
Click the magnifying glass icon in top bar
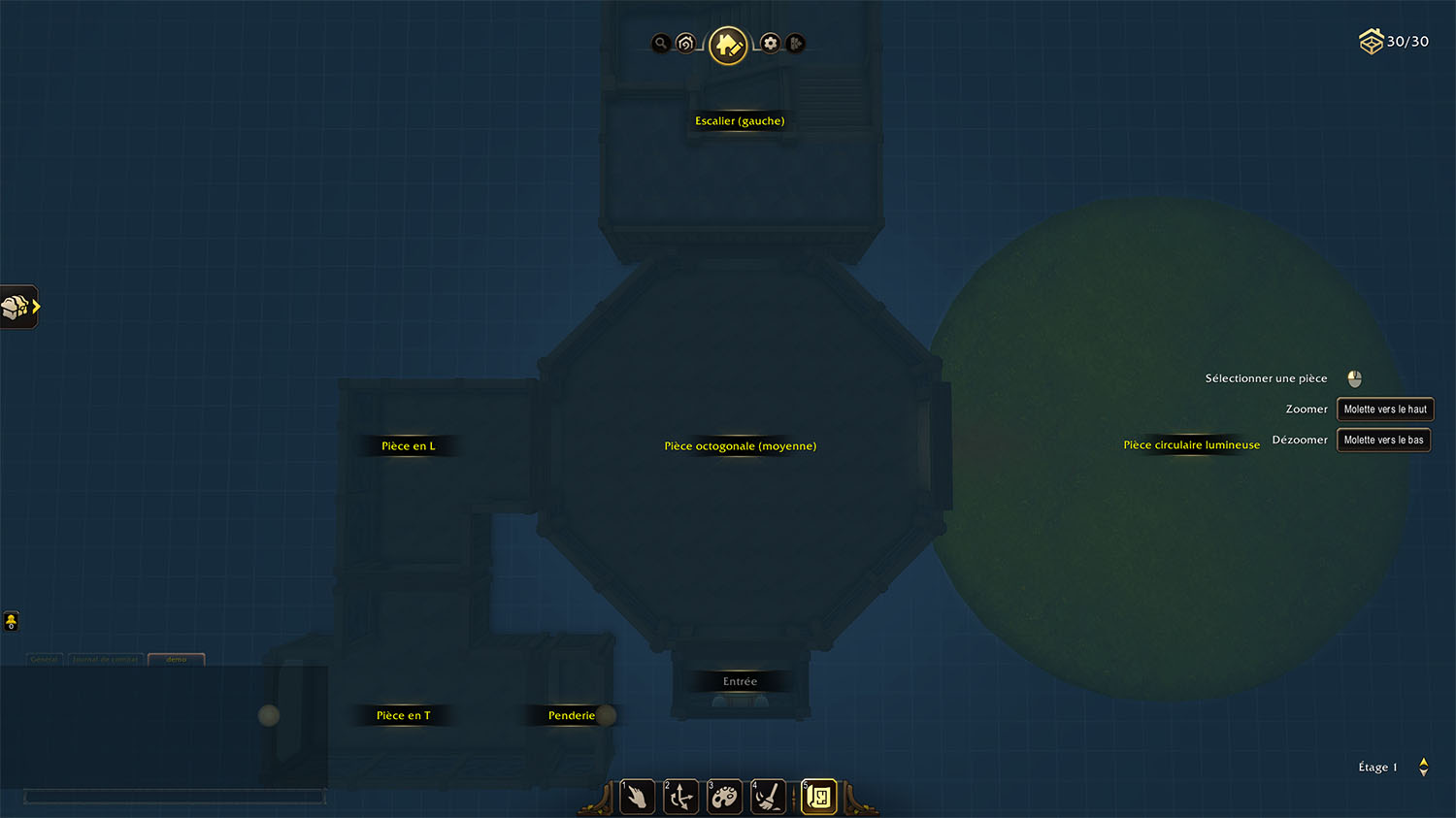661,44
